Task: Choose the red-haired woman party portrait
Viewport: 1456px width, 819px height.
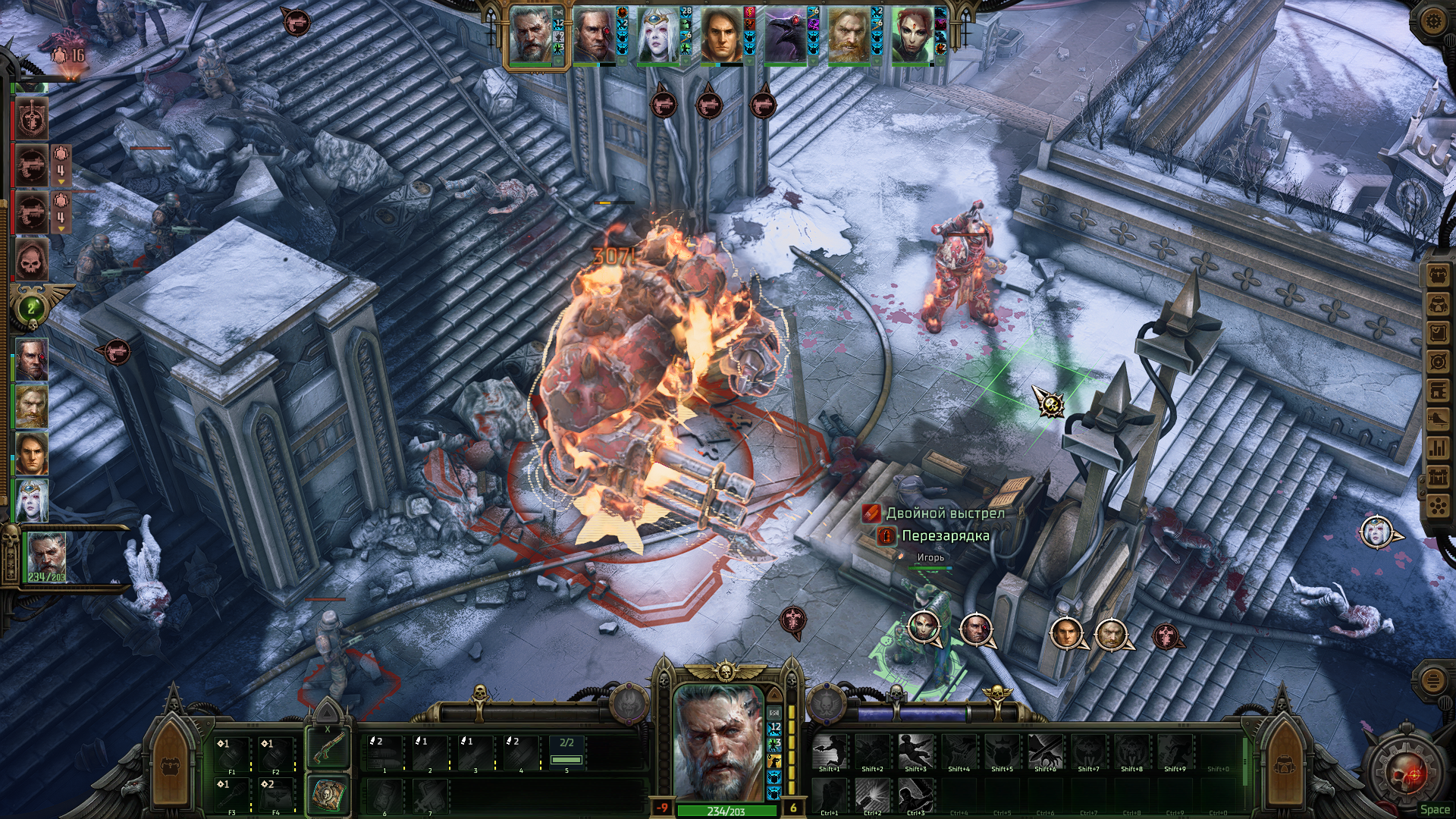Action: pos(912,36)
